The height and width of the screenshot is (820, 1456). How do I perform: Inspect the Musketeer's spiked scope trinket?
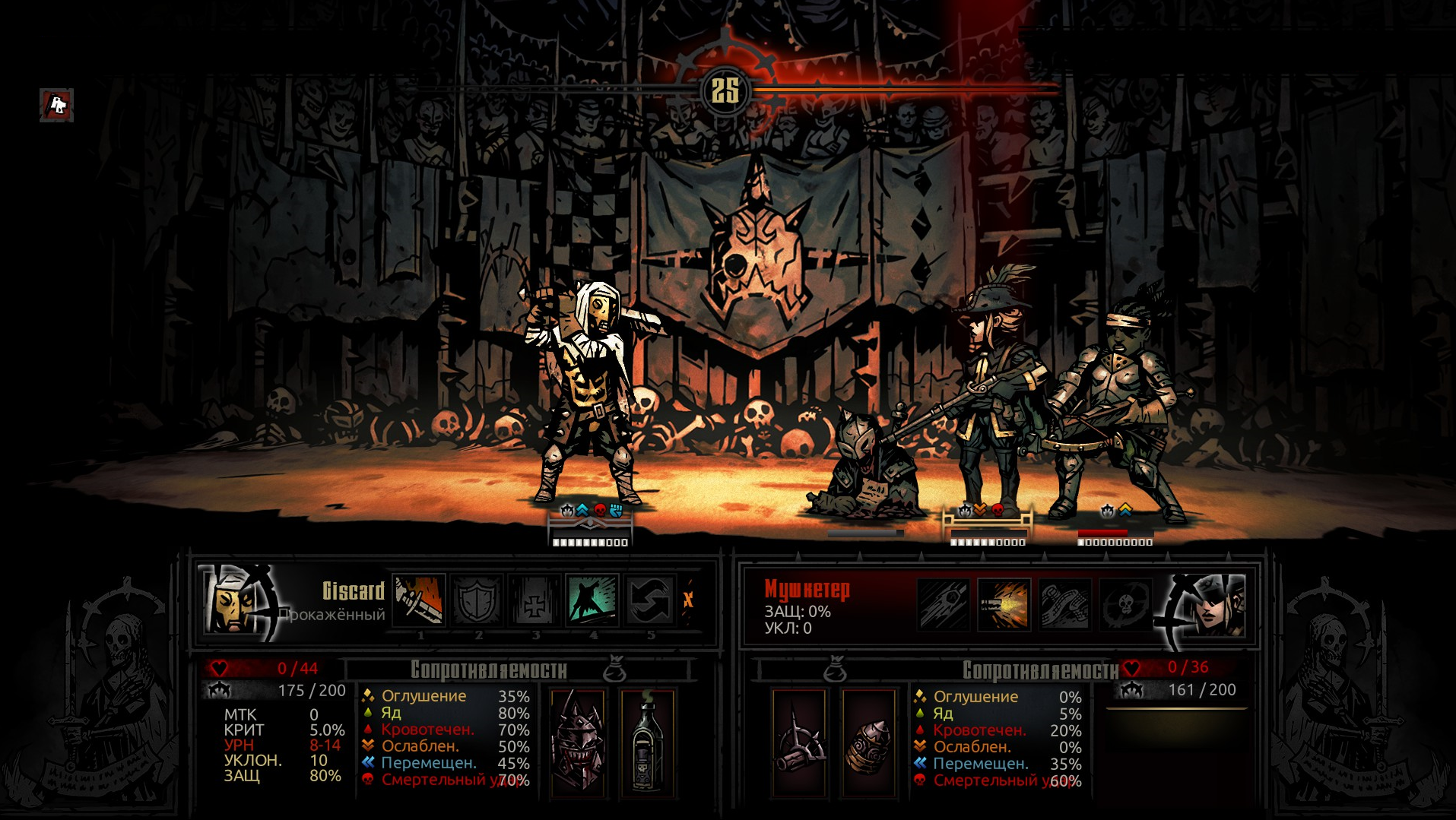click(x=799, y=742)
